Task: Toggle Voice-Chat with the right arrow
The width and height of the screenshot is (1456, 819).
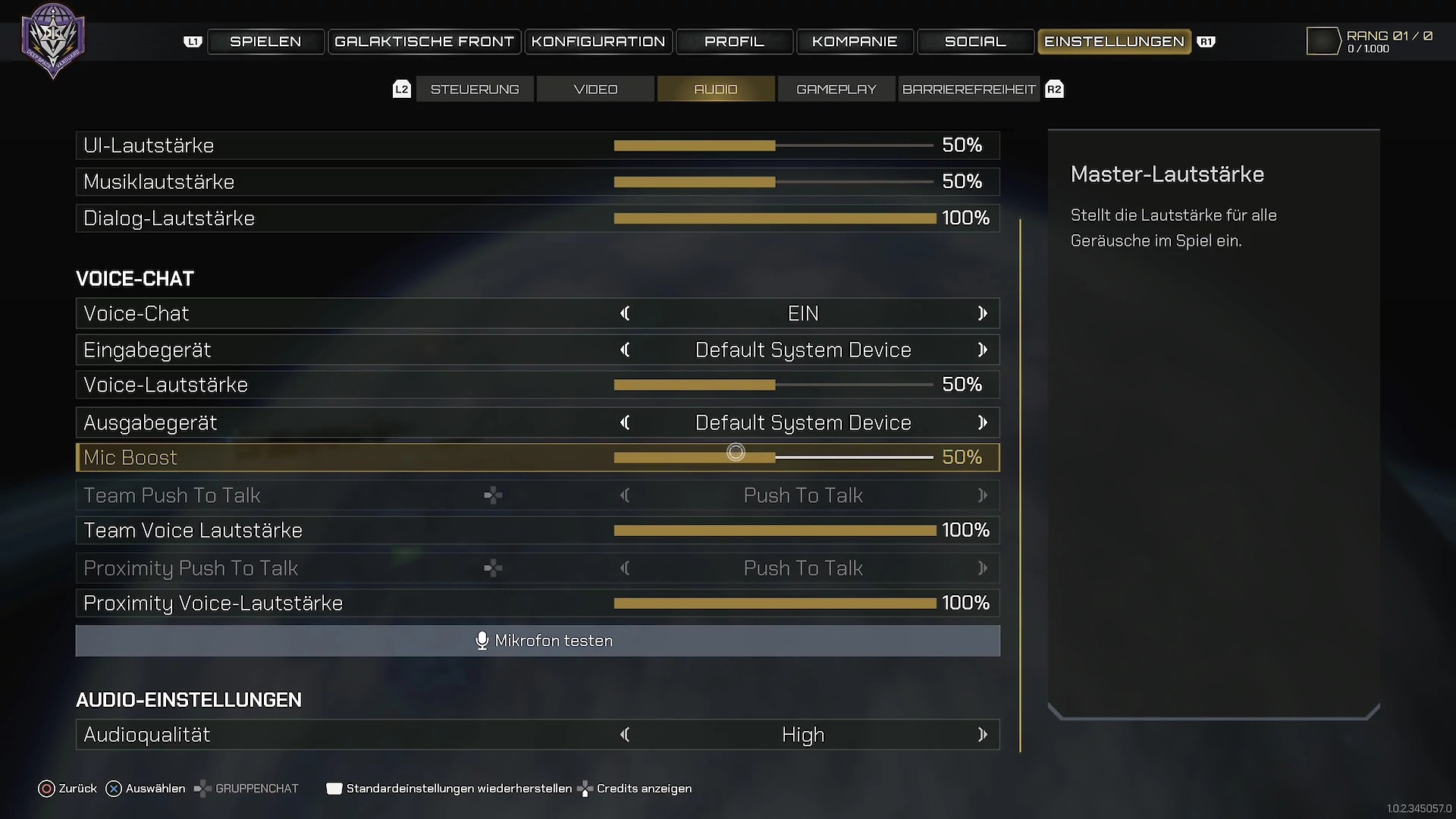Action: click(983, 314)
